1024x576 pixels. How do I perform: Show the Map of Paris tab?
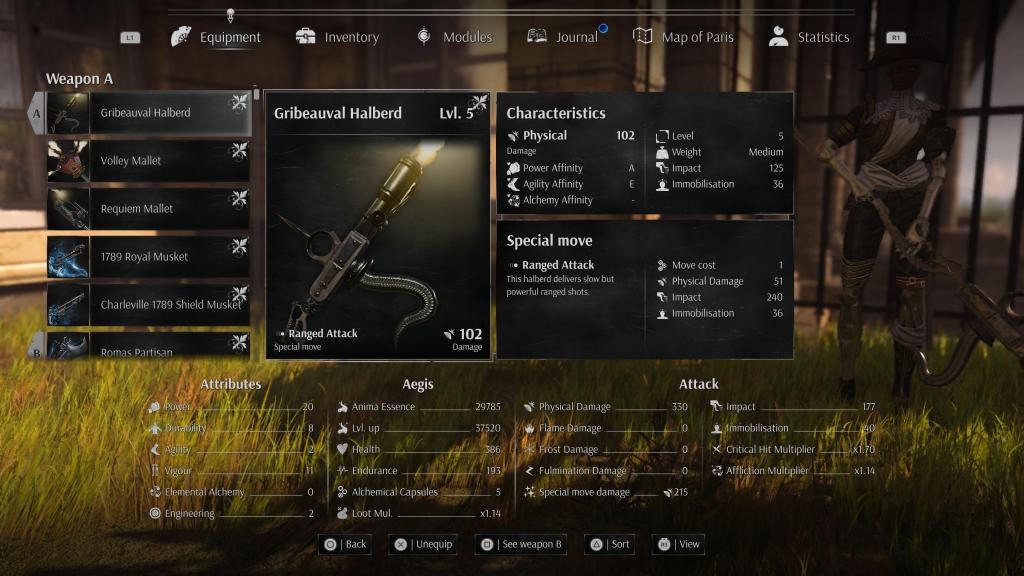tap(684, 37)
